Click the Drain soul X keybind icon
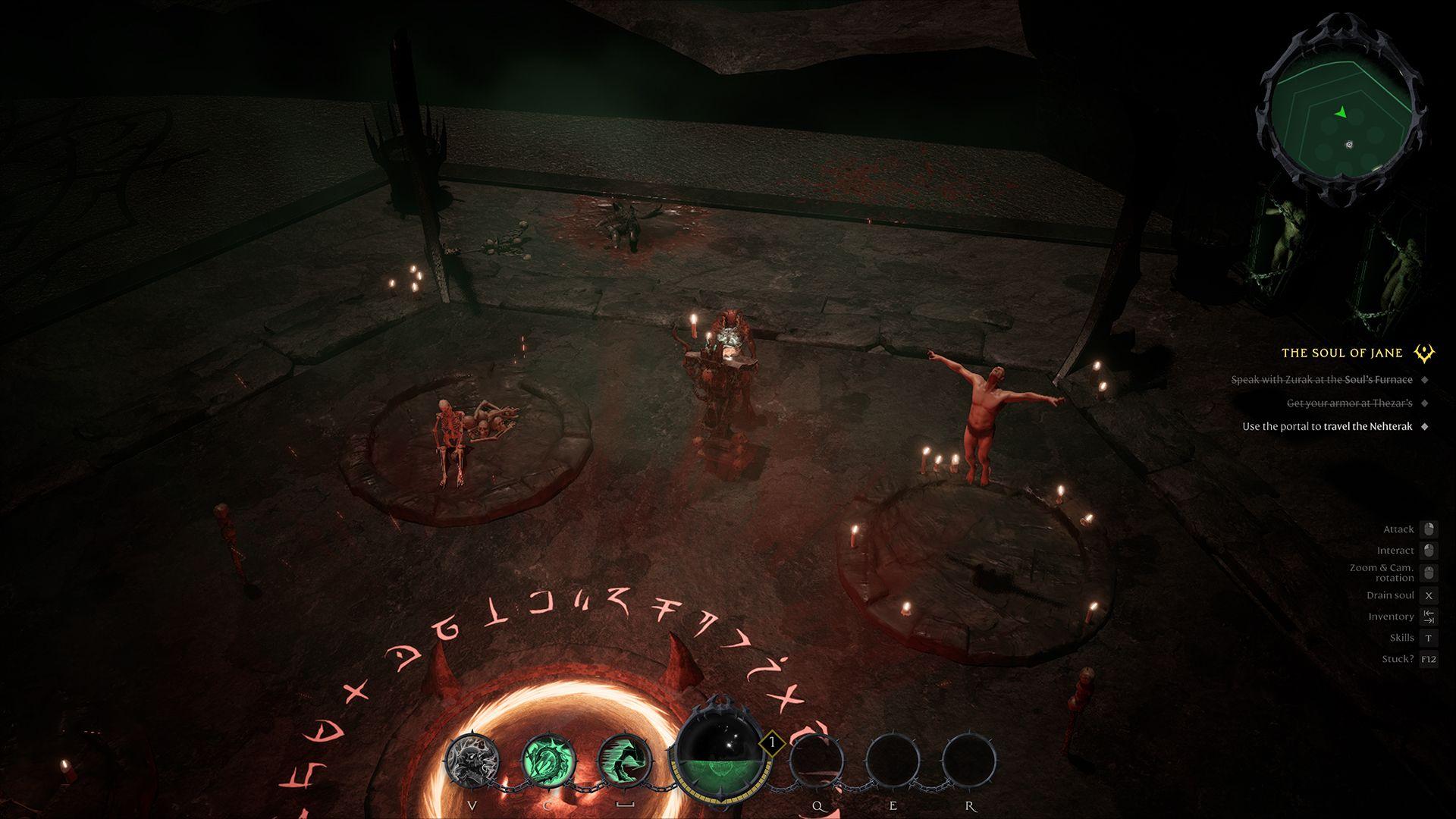Screen dimensions: 1456x819 point(1429,595)
